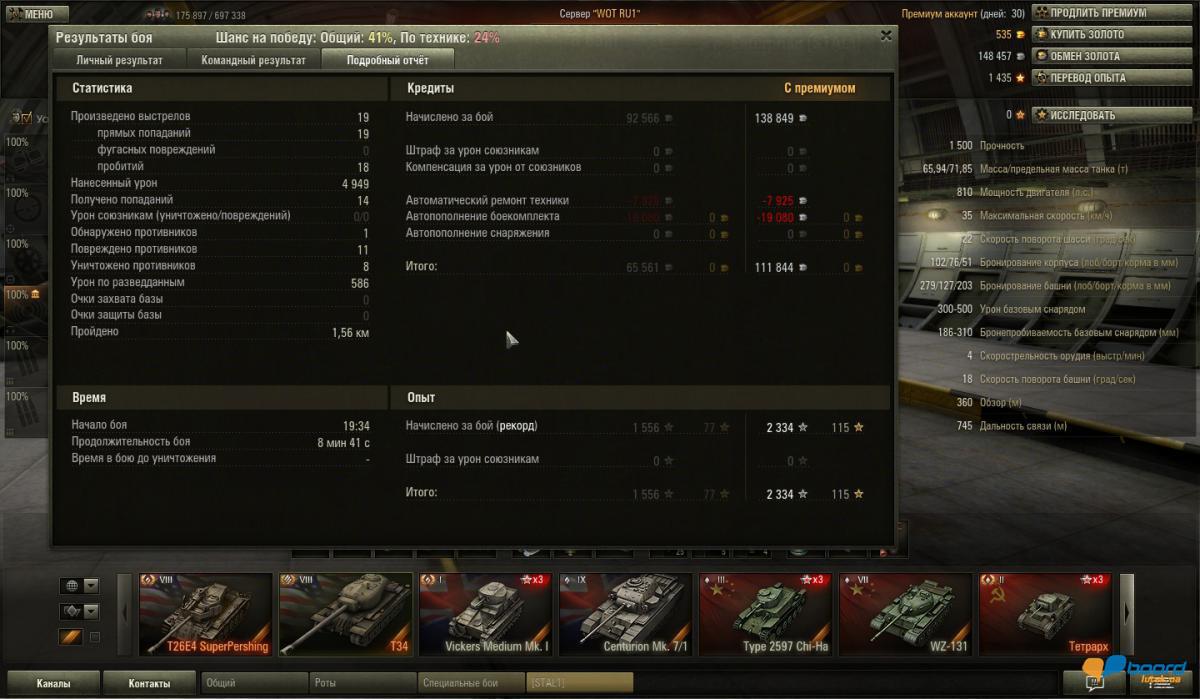
Task: Click the ПРОДЛИТЬ ПРЕМИУМ button
Action: pos(1097,13)
